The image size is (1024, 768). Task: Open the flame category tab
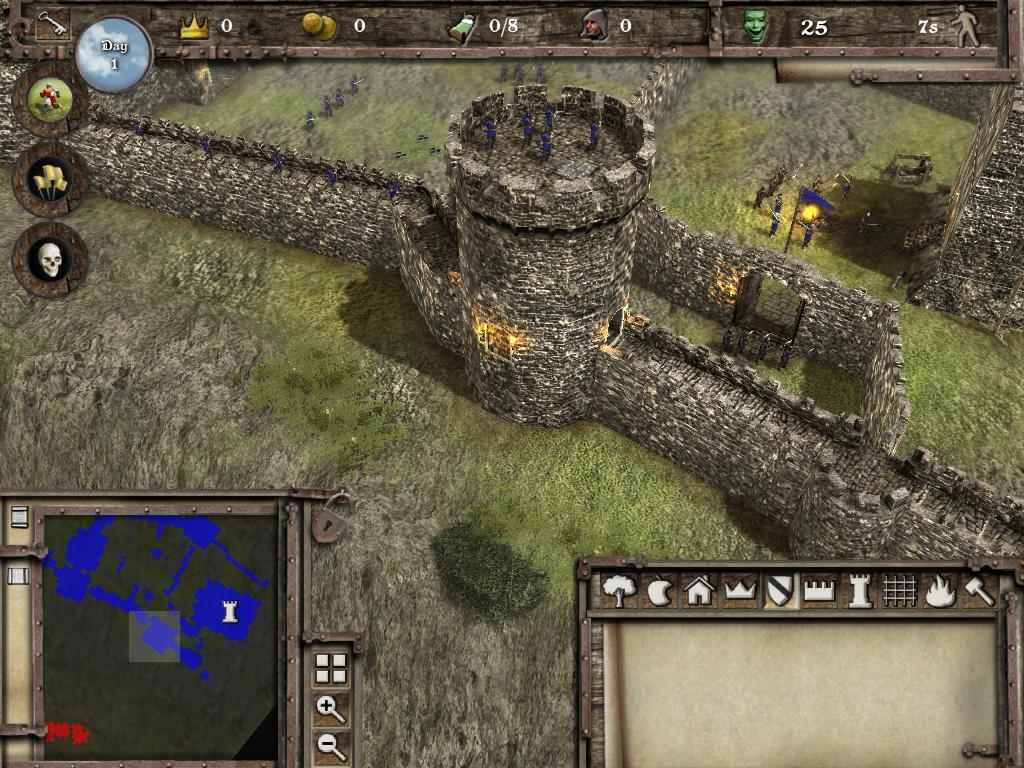(x=939, y=591)
